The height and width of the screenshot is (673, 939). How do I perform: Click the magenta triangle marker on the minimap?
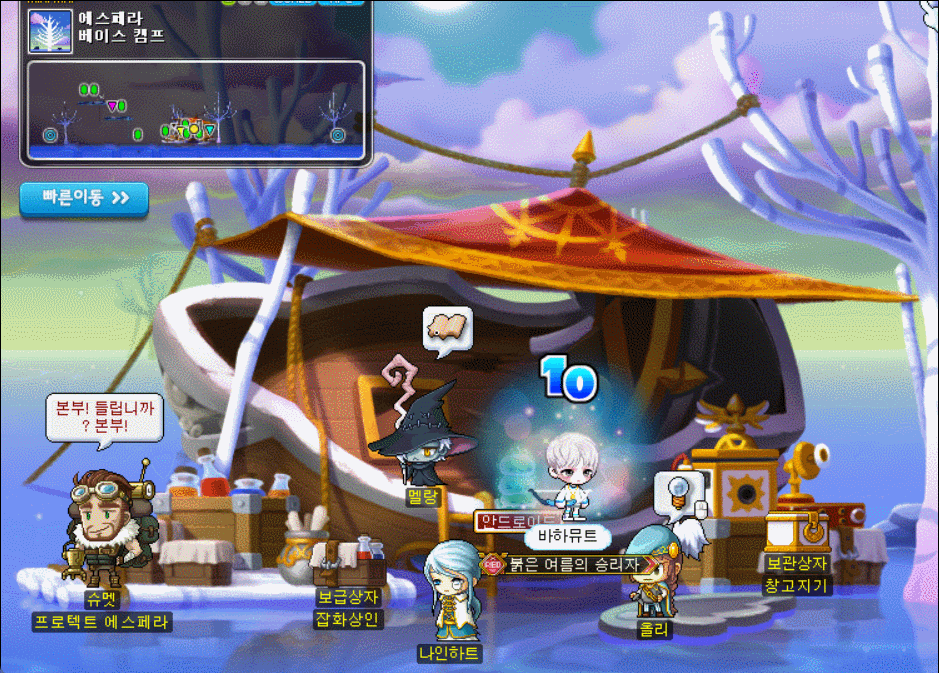(112, 105)
